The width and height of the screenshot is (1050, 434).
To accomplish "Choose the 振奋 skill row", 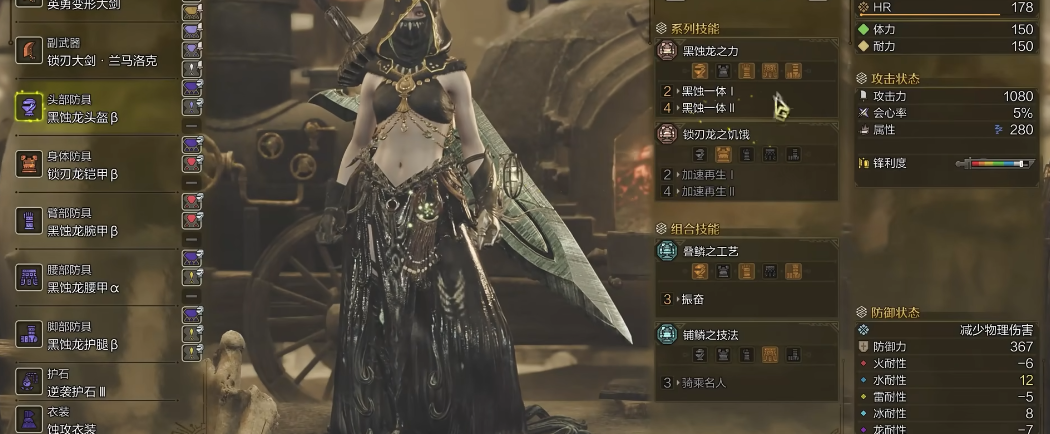I will (x=747, y=299).
